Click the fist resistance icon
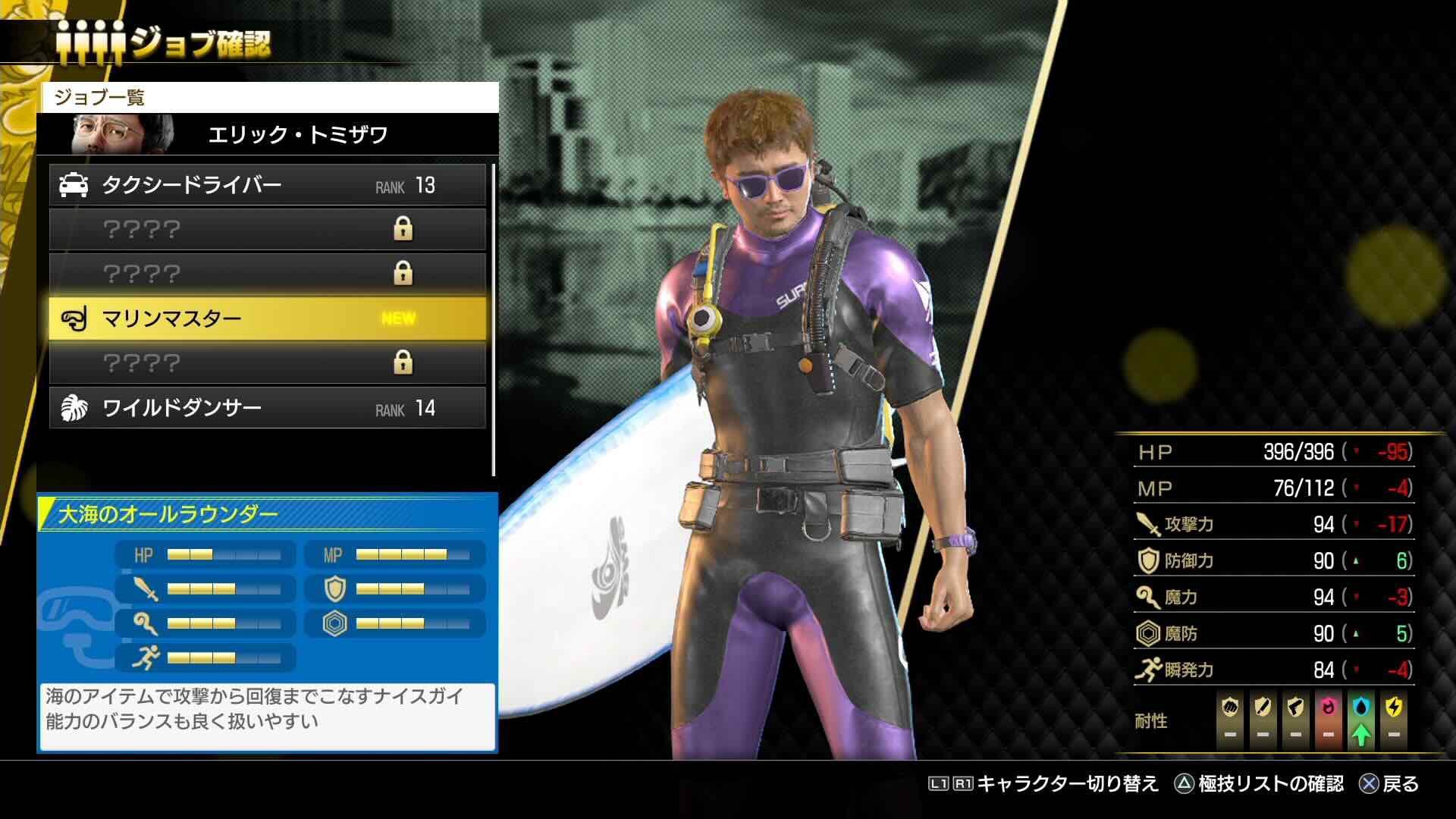Screen dimensions: 1456x819 (x=1230, y=708)
